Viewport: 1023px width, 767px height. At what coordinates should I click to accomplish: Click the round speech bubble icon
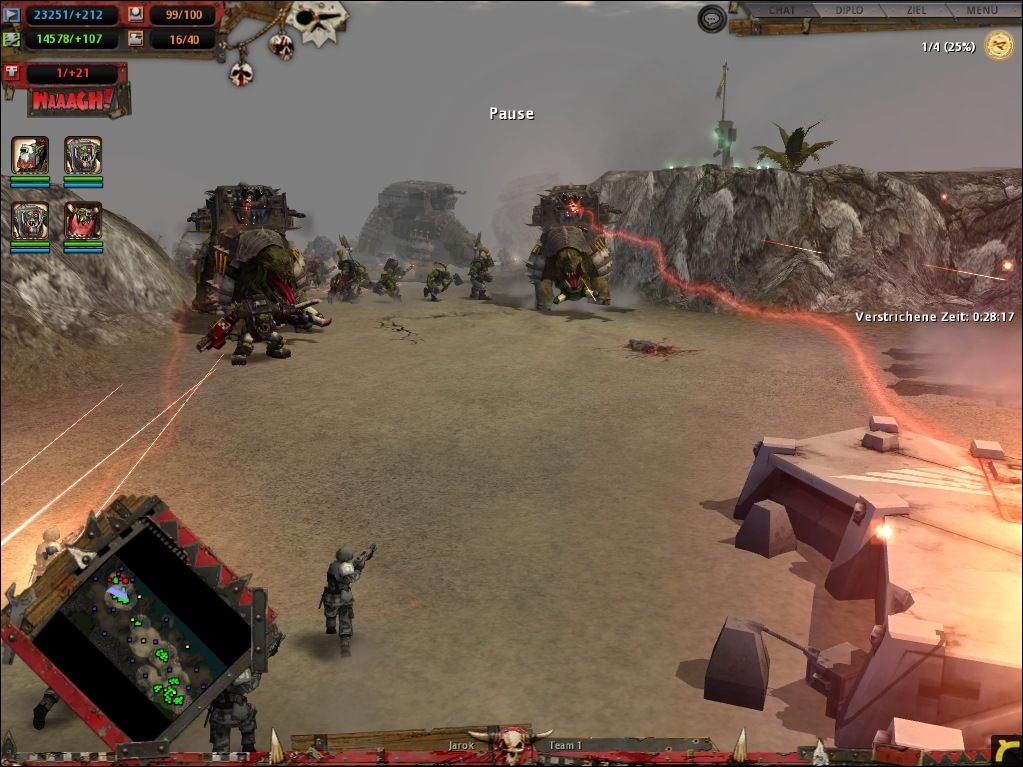click(x=712, y=18)
